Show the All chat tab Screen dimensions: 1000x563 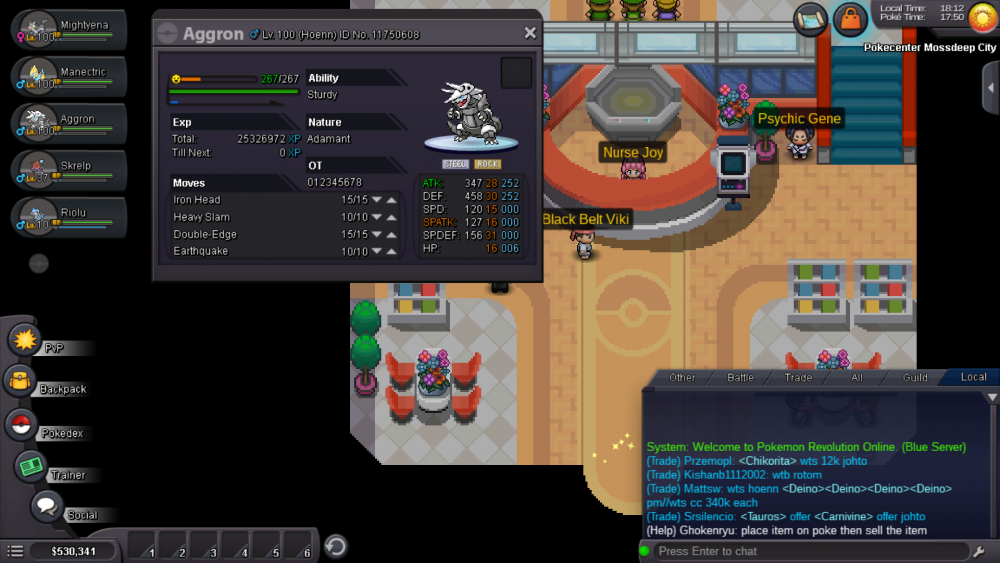coord(856,377)
